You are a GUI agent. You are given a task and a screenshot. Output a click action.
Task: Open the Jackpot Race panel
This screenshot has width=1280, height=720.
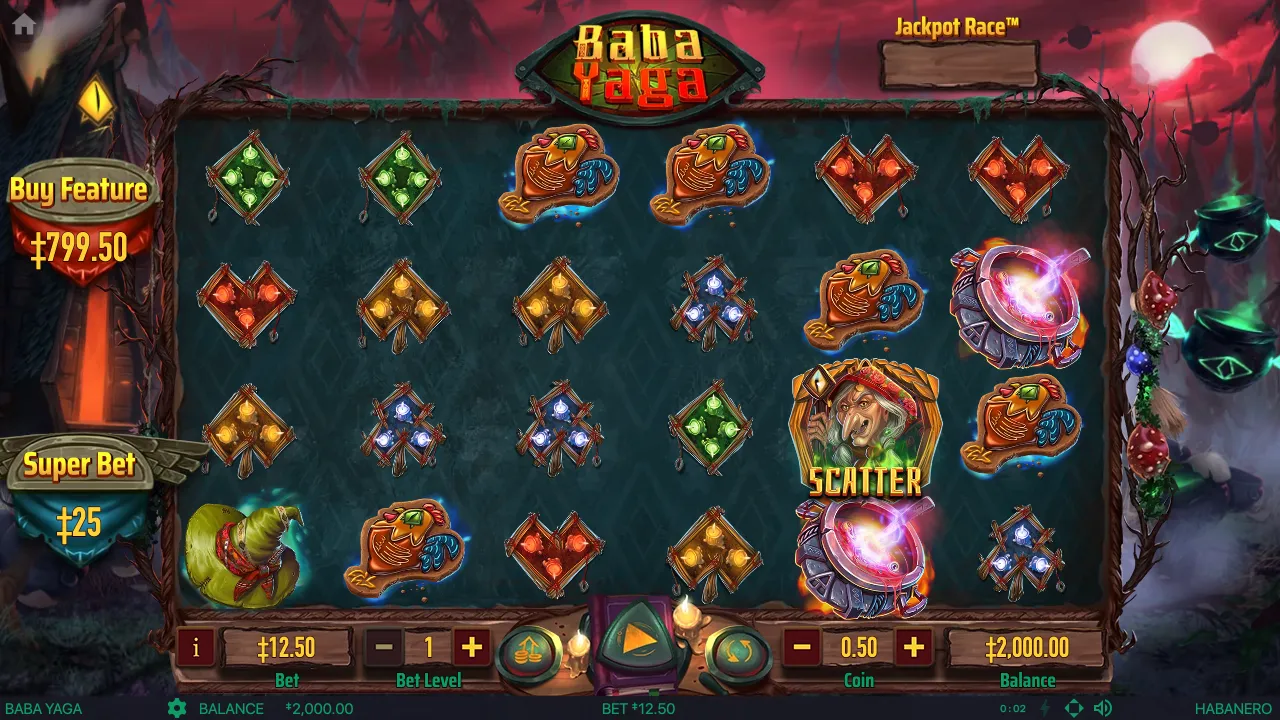(x=958, y=64)
